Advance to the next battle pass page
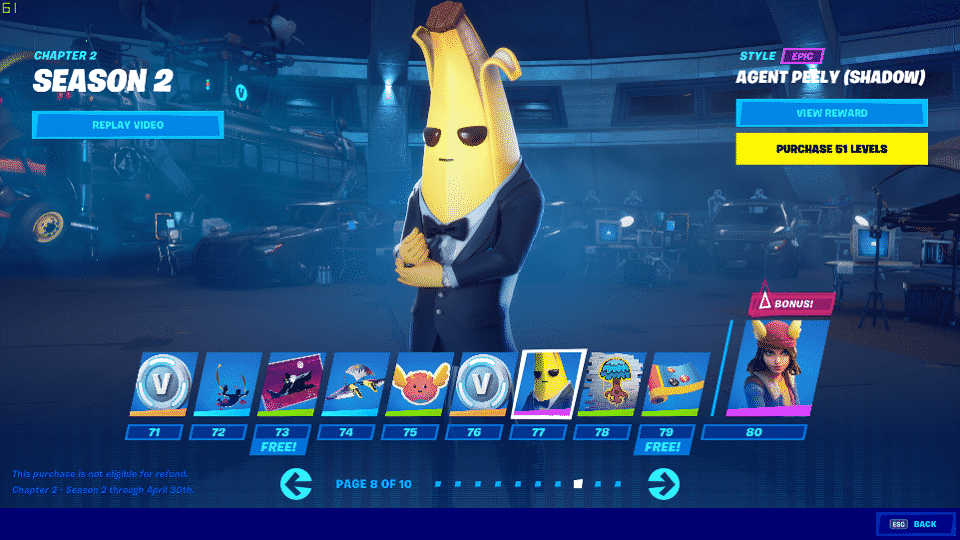Image resolution: width=960 pixels, height=540 pixels. point(664,484)
